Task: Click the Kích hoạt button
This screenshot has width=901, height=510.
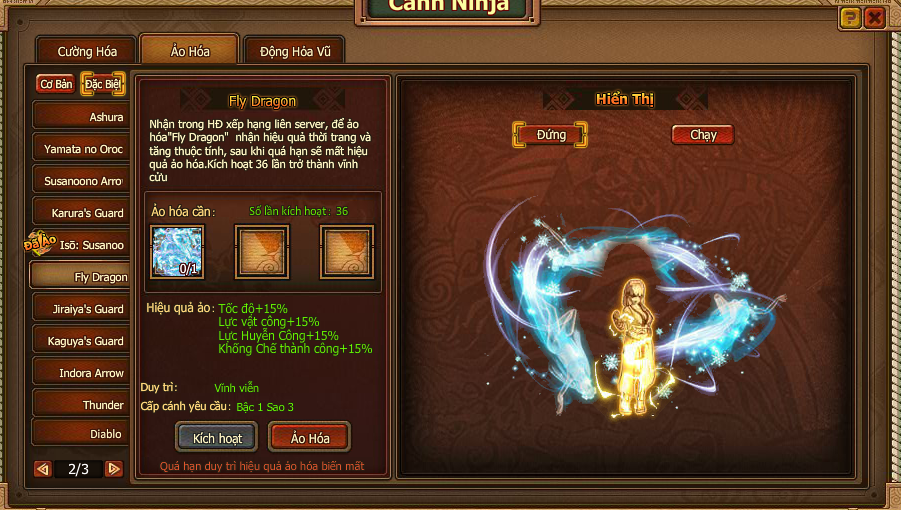Action: click(x=216, y=438)
